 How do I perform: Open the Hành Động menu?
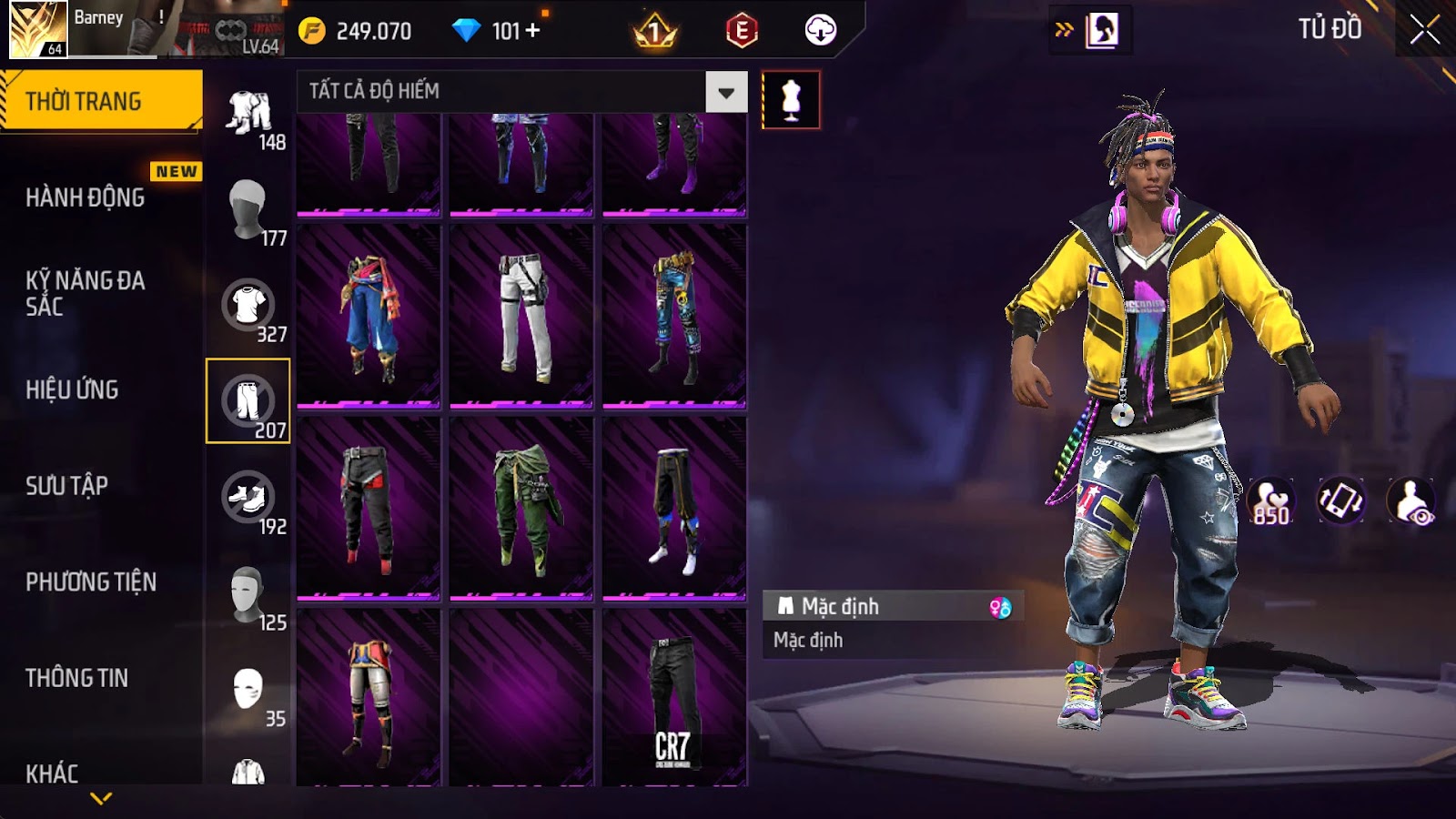[x=86, y=197]
